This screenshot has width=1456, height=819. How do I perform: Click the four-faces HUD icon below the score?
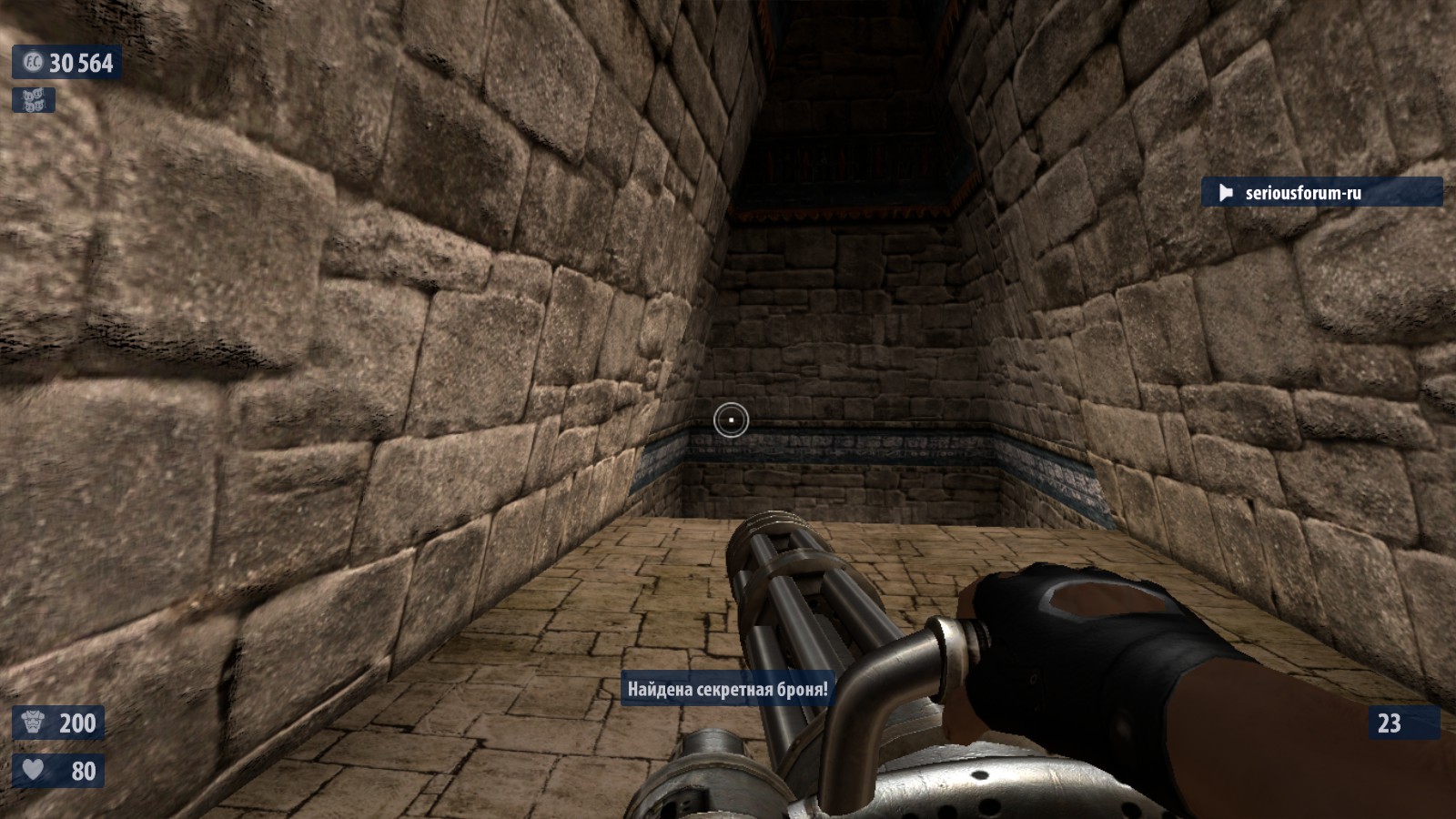tap(34, 100)
